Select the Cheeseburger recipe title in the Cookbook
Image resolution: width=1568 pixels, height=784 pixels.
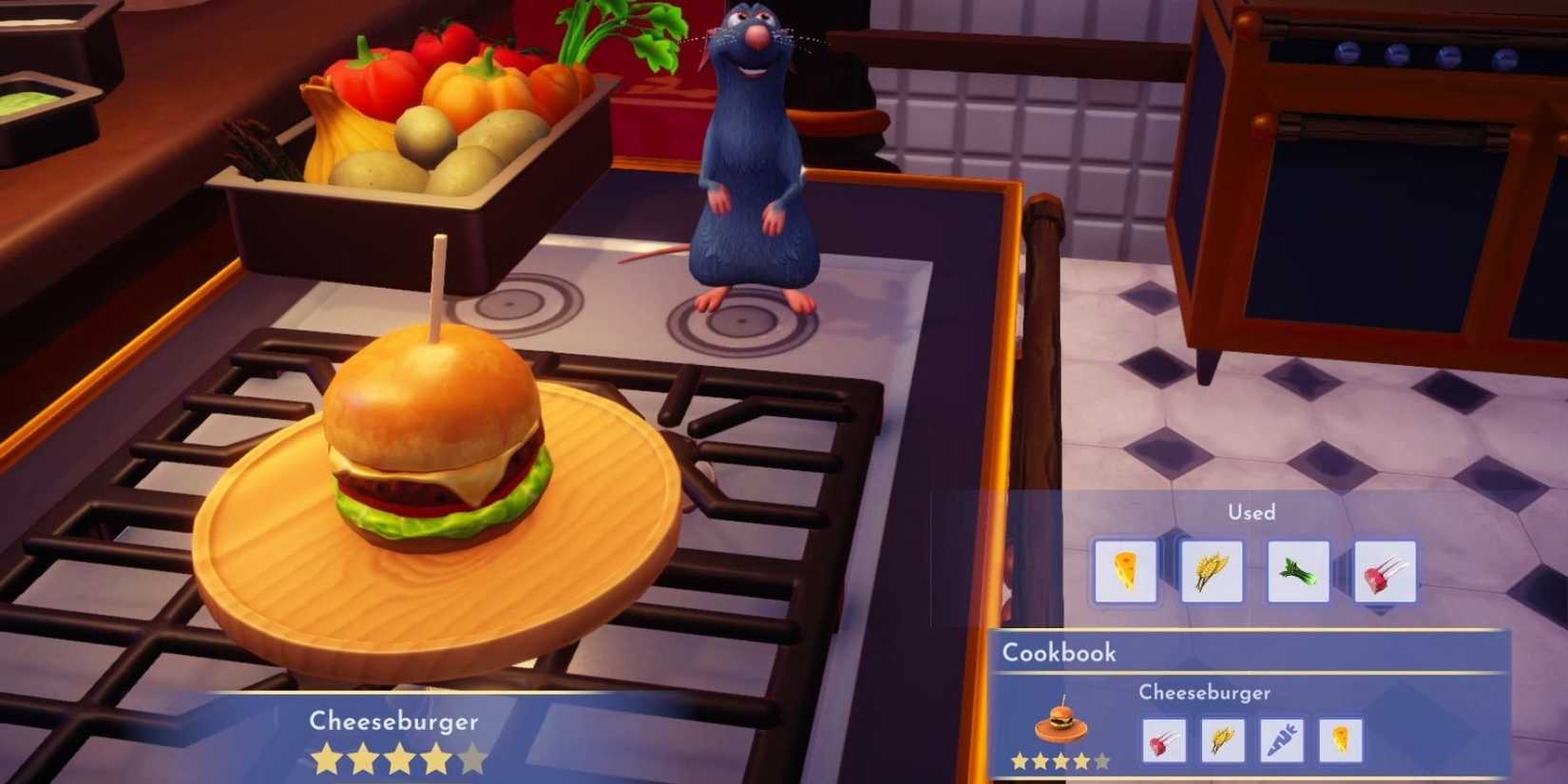coord(1205,693)
